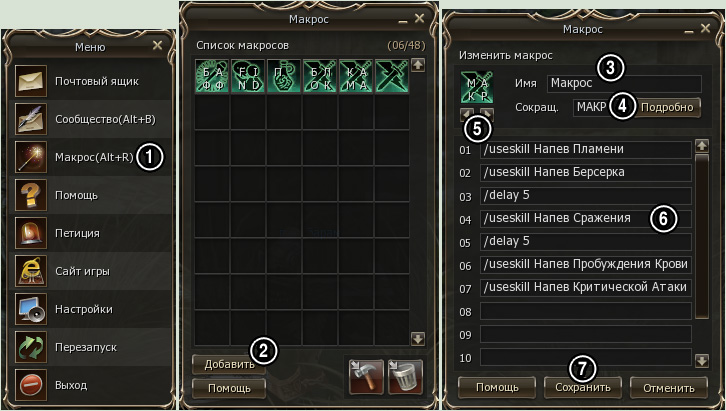Save the macro with Сохранить
Screen dimensions: 726x411
[584, 386]
